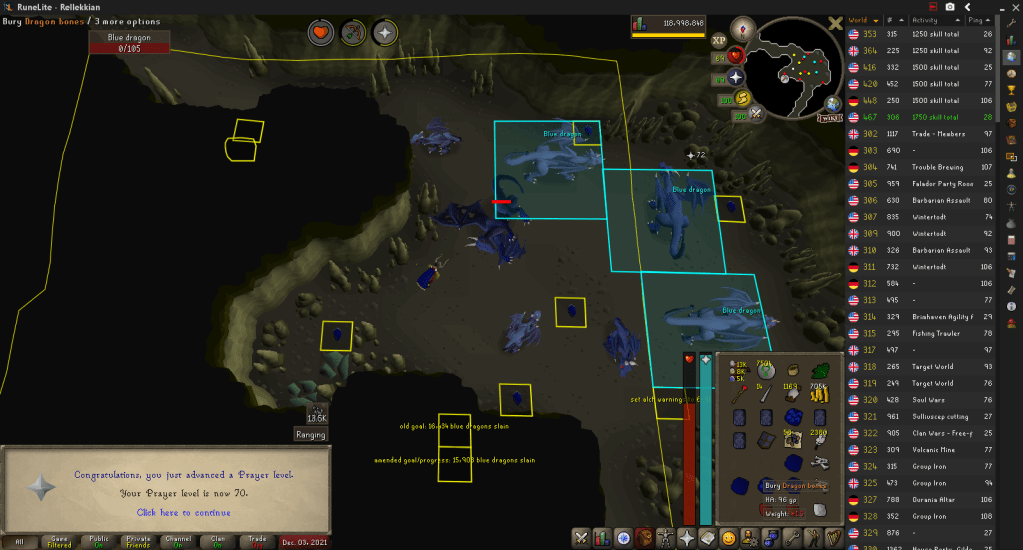The width and height of the screenshot is (1023, 550).
Task: Open the Combat Options tab
Action: tap(580, 538)
